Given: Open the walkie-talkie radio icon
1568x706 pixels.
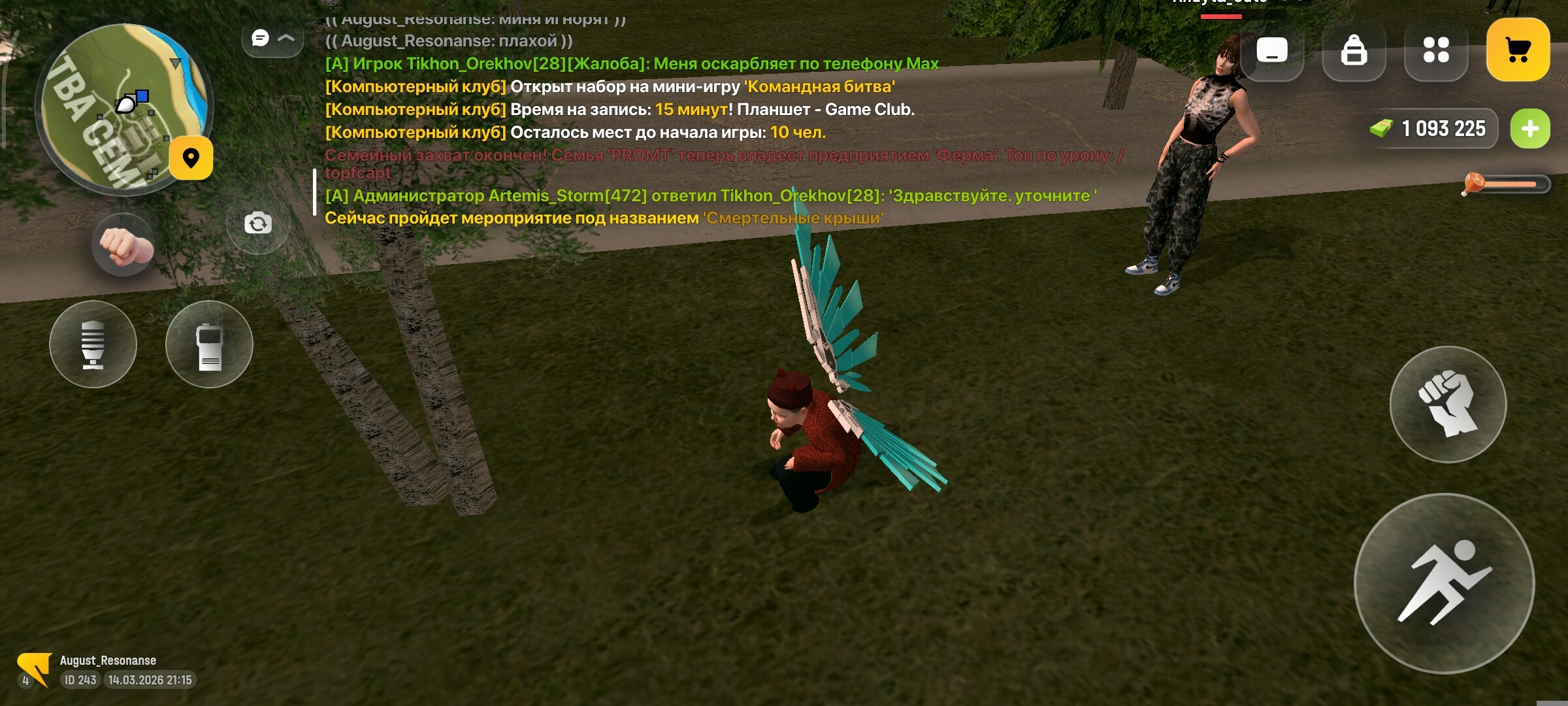Looking at the screenshot, I should point(209,343).
